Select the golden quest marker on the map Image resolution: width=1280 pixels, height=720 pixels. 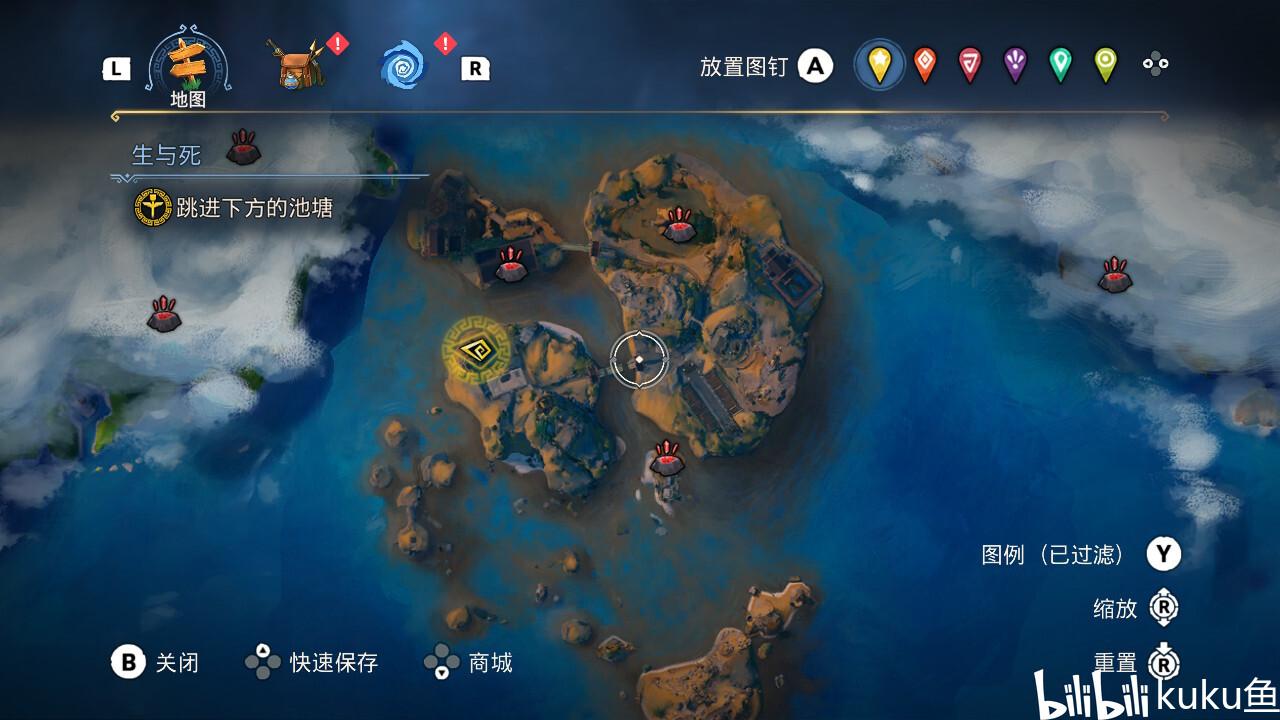pyautogui.click(x=477, y=351)
